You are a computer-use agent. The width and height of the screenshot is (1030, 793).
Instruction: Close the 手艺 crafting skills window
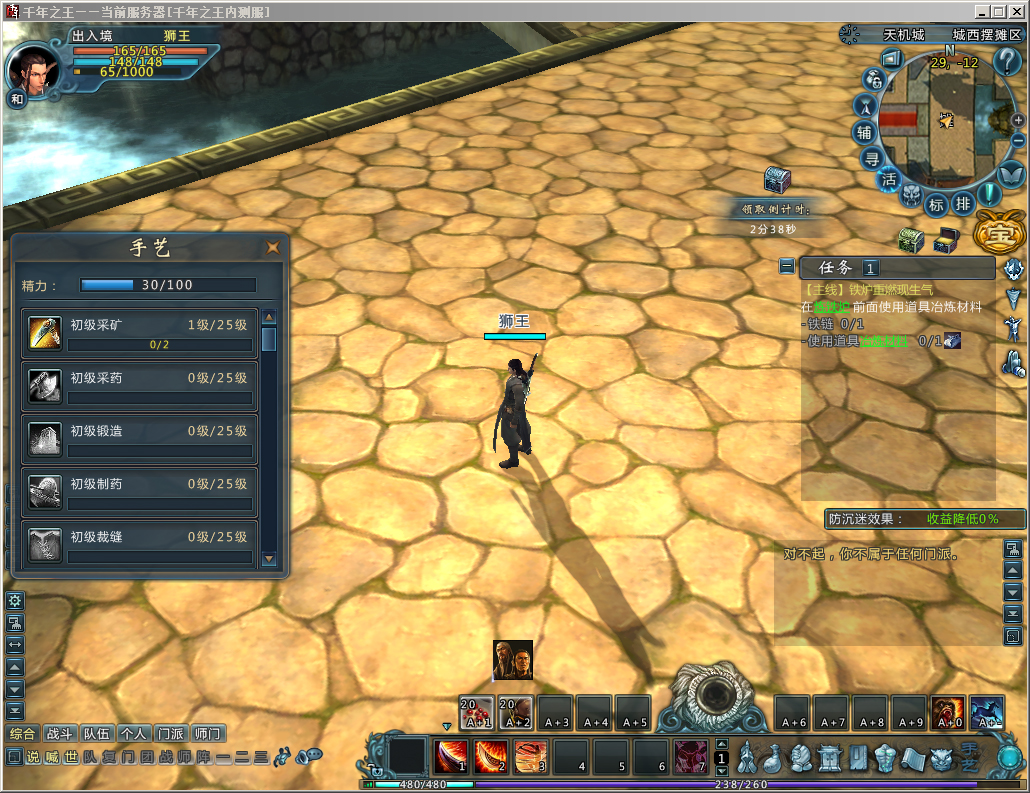click(x=272, y=248)
